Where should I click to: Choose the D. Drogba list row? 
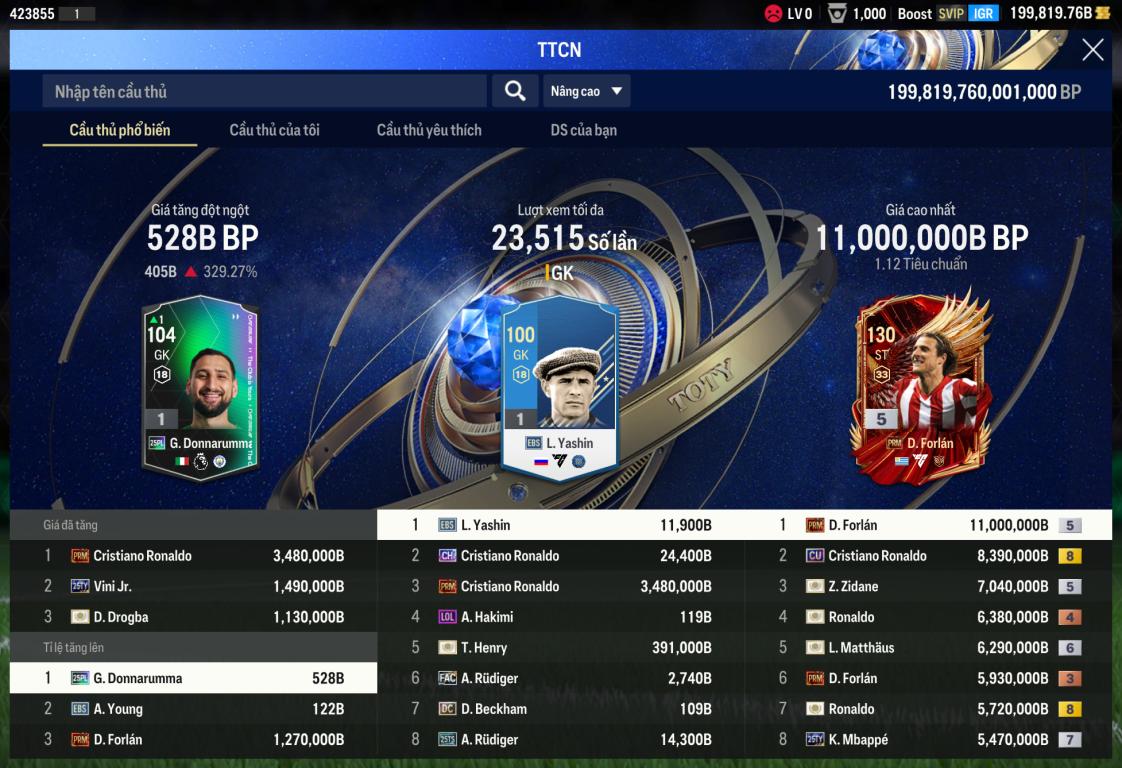point(193,617)
